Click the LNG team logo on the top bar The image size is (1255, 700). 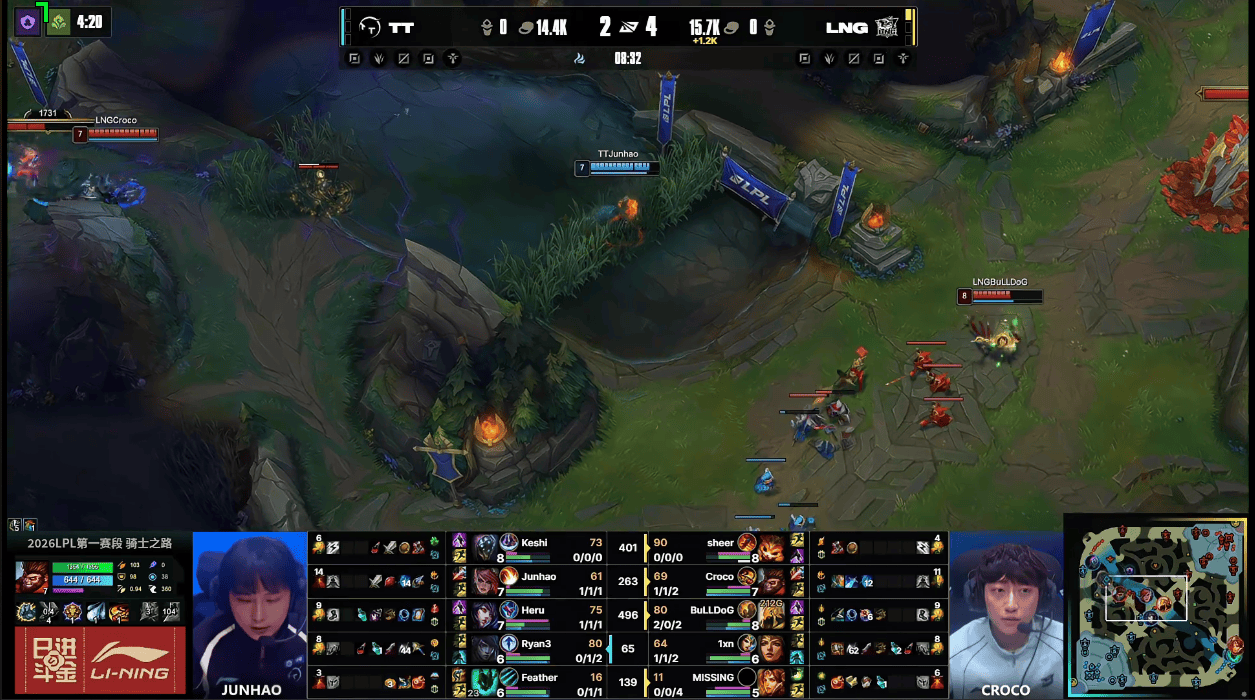point(887,27)
